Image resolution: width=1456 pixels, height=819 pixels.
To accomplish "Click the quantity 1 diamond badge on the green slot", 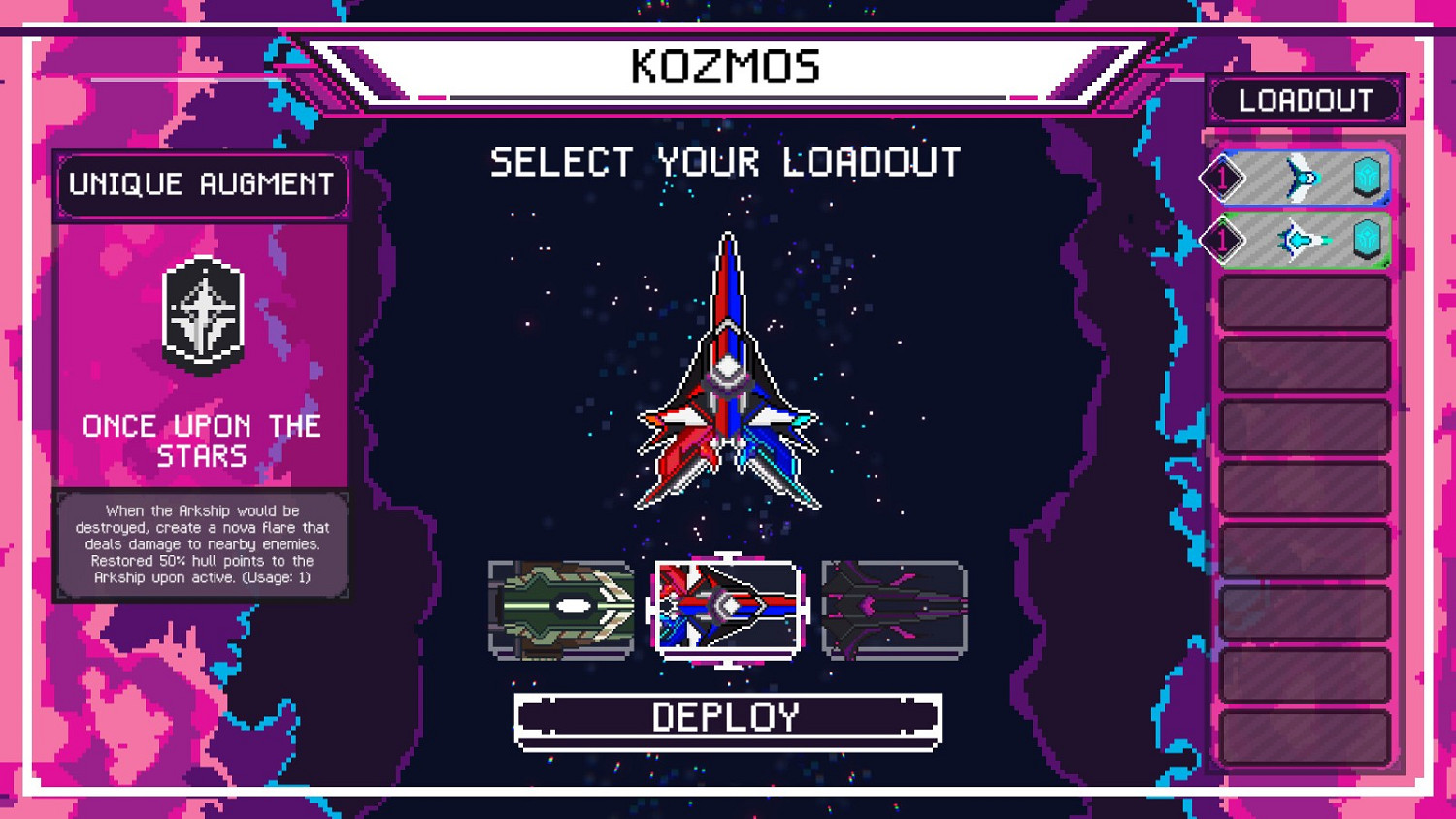I will (x=1221, y=240).
